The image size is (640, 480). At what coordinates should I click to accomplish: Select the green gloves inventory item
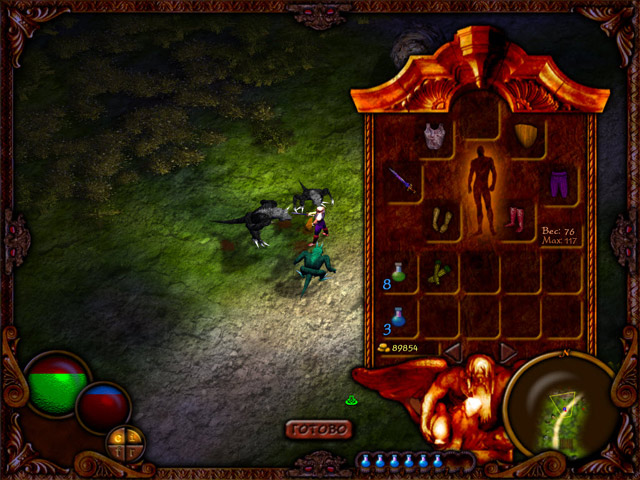pos(438,272)
